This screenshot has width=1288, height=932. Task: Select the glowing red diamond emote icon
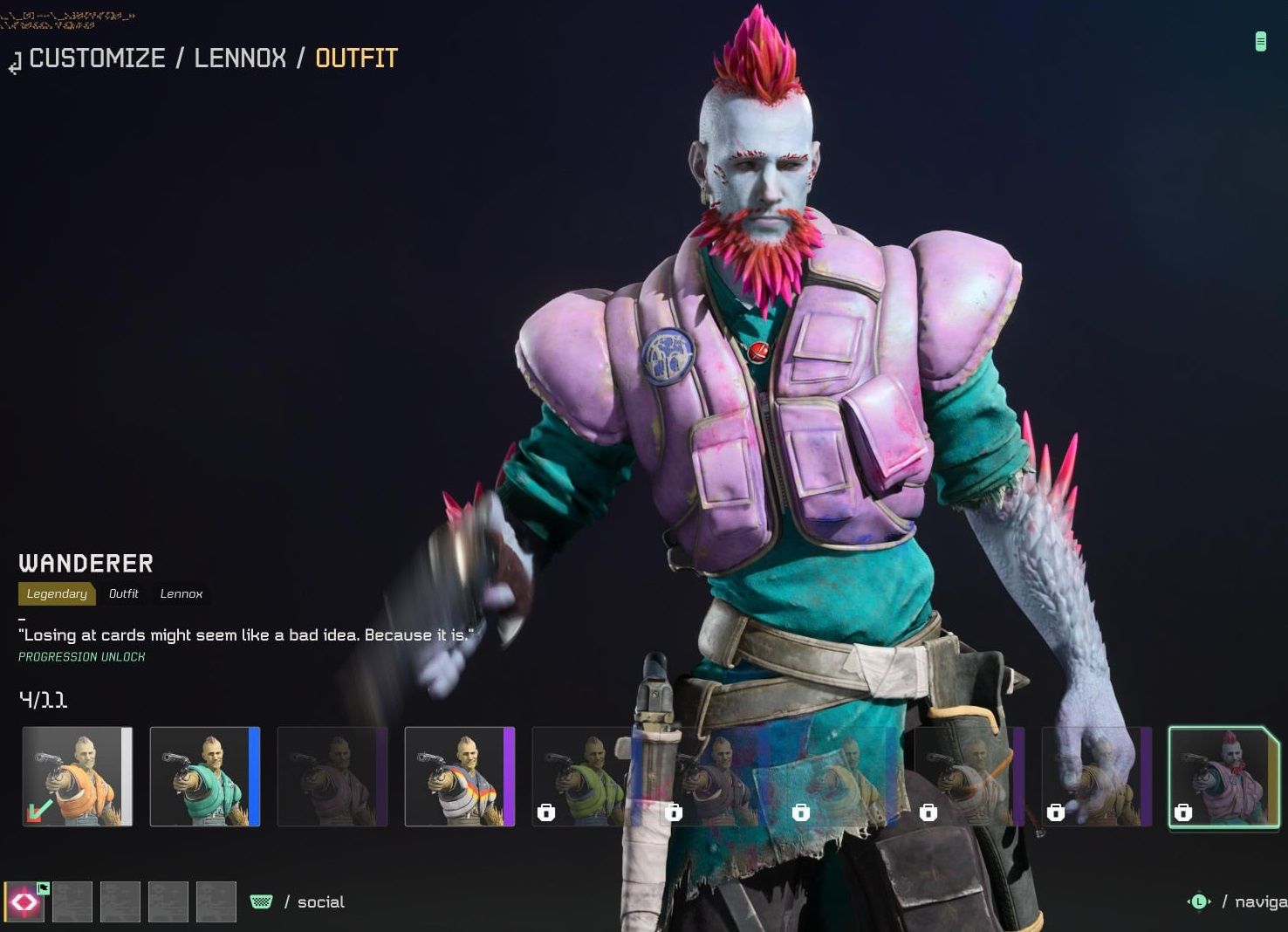(x=24, y=901)
